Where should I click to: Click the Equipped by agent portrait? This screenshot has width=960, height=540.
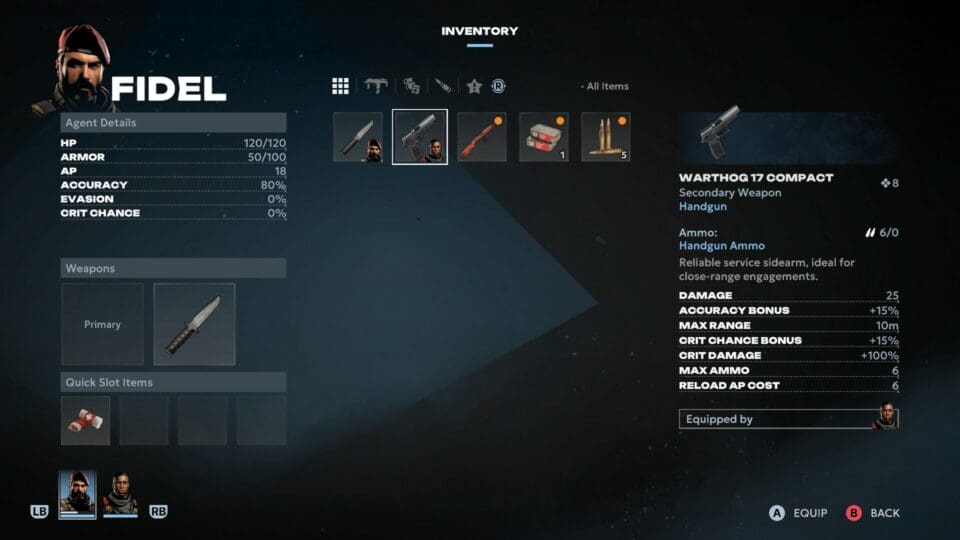884,418
